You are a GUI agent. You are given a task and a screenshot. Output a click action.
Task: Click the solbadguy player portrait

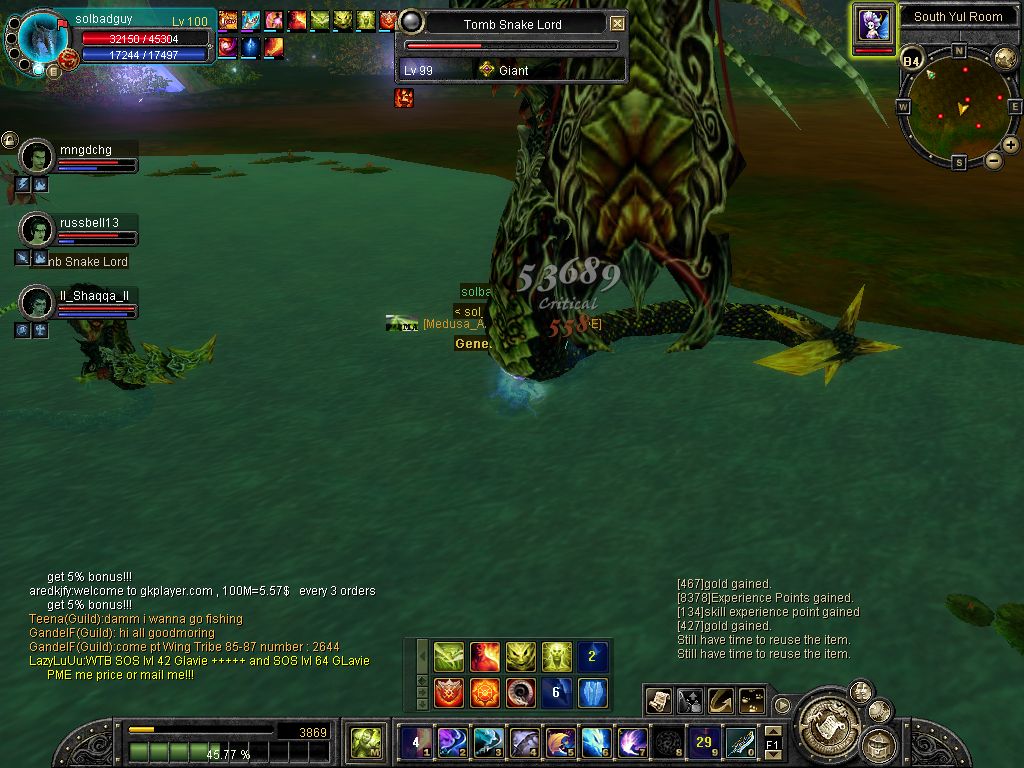coord(44,40)
